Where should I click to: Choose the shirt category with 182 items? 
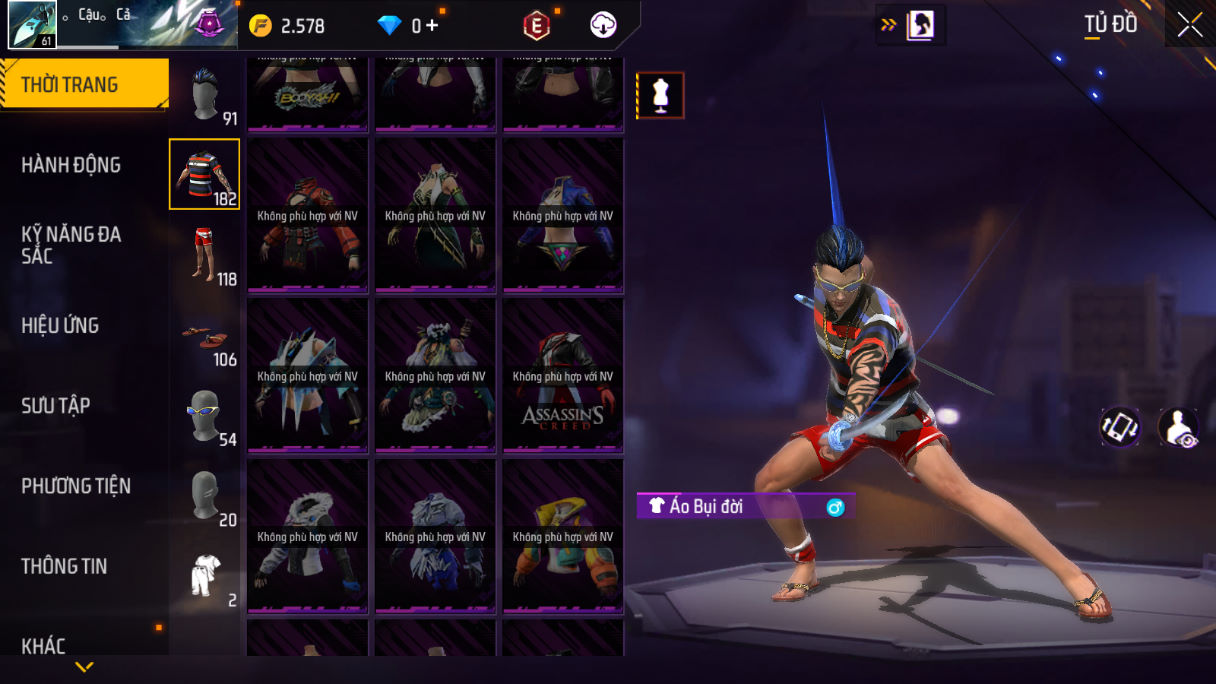pos(204,174)
